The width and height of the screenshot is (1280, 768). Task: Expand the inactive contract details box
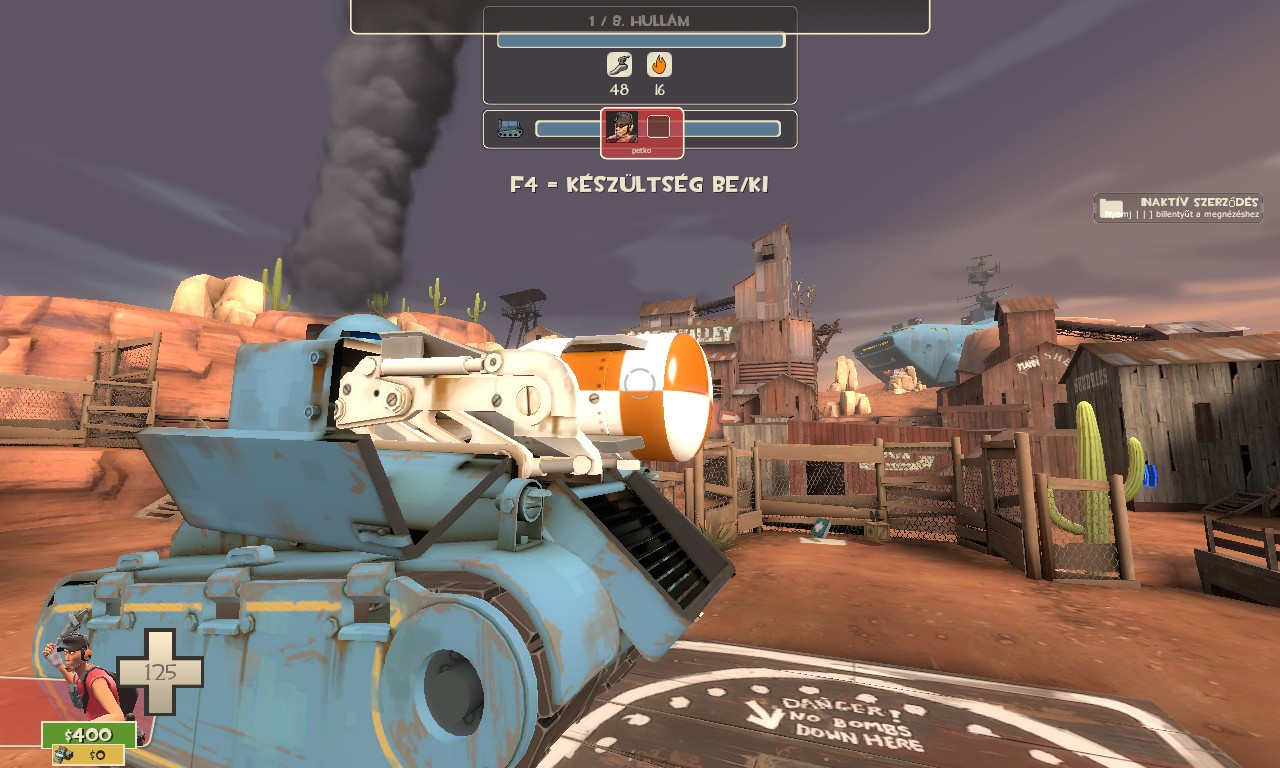pyautogui.click(x=1176, y=207)
